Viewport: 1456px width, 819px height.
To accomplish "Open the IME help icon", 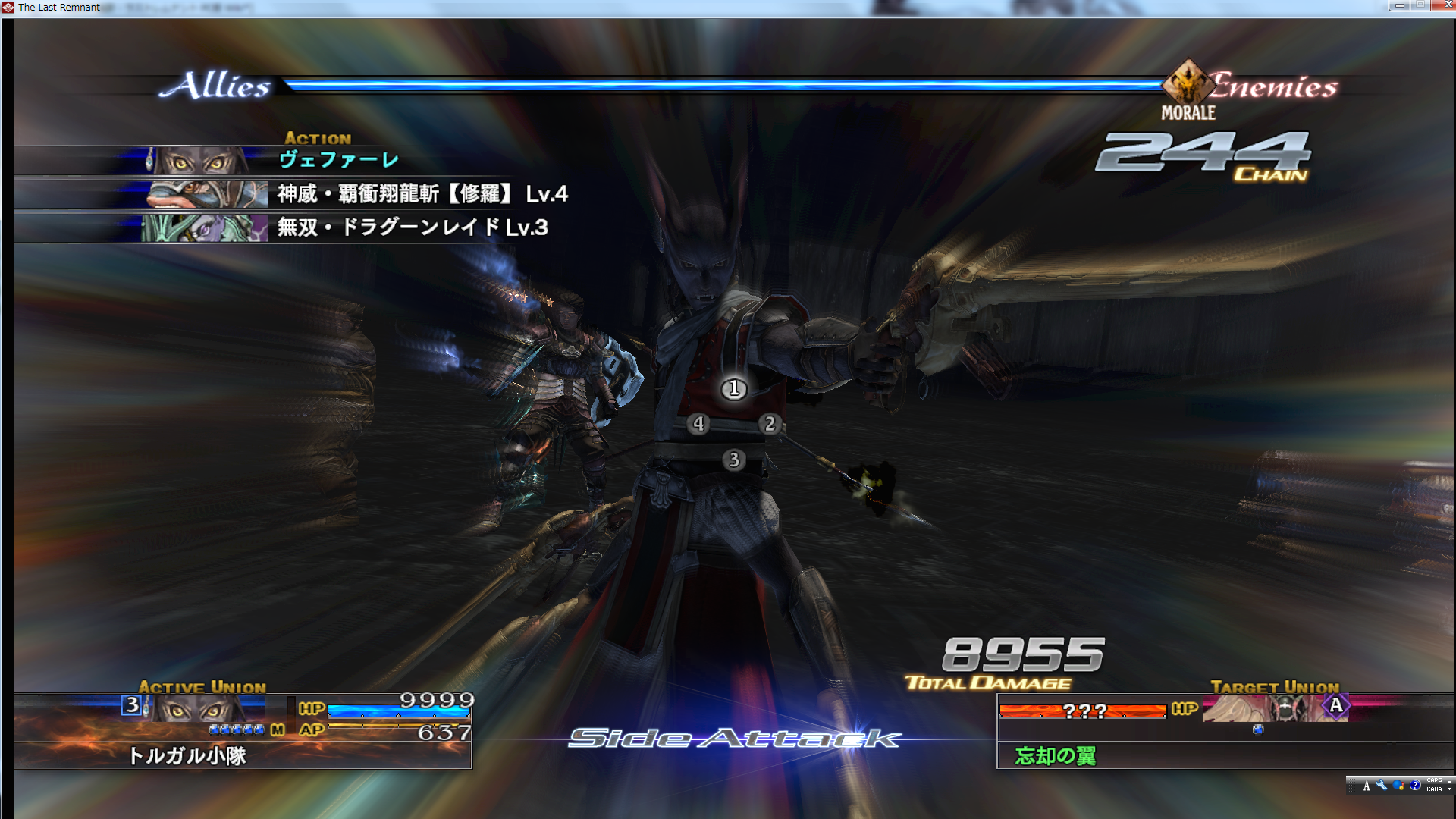I will (1414, 786).
